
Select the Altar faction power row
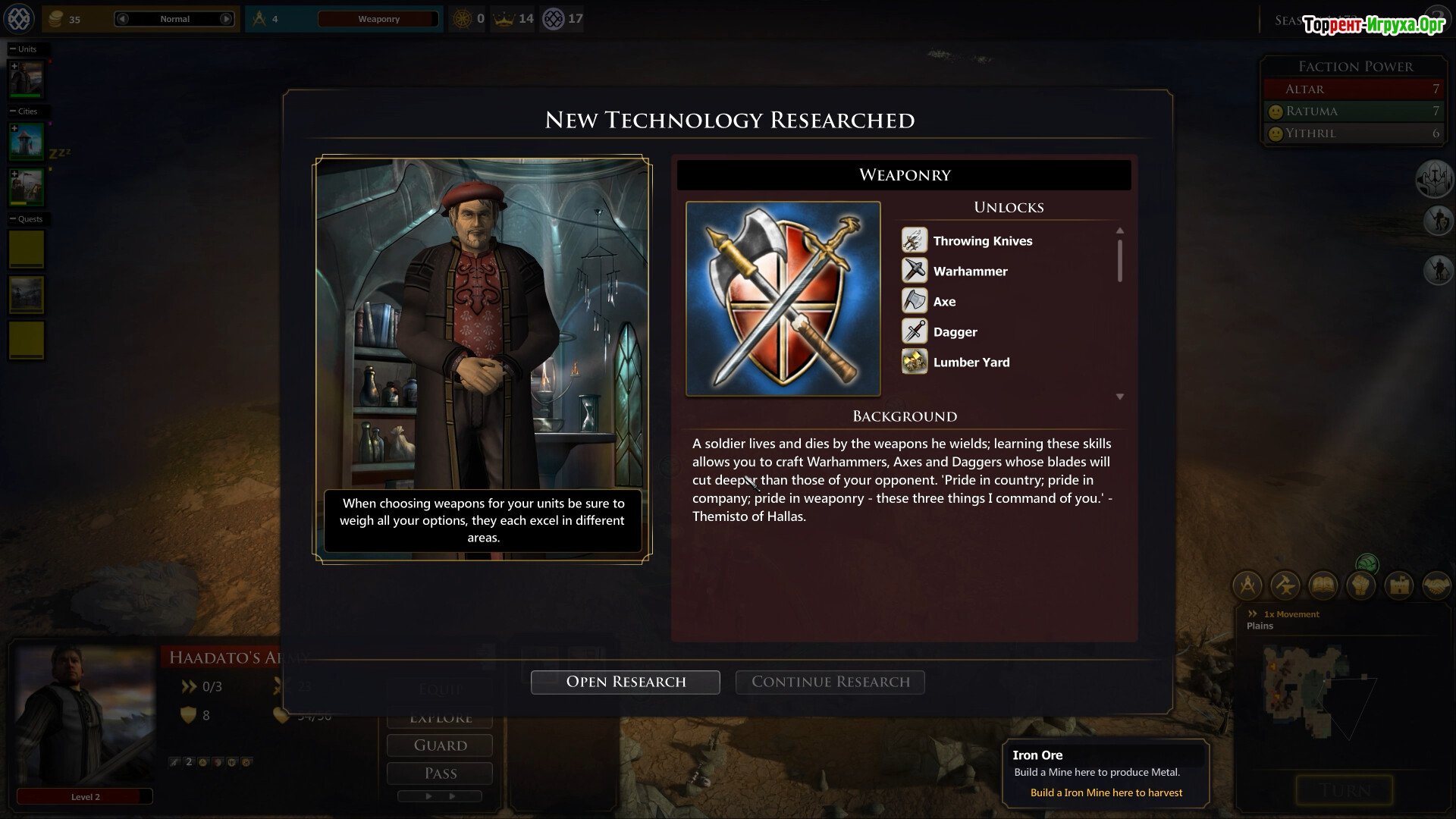point(1354,89)
